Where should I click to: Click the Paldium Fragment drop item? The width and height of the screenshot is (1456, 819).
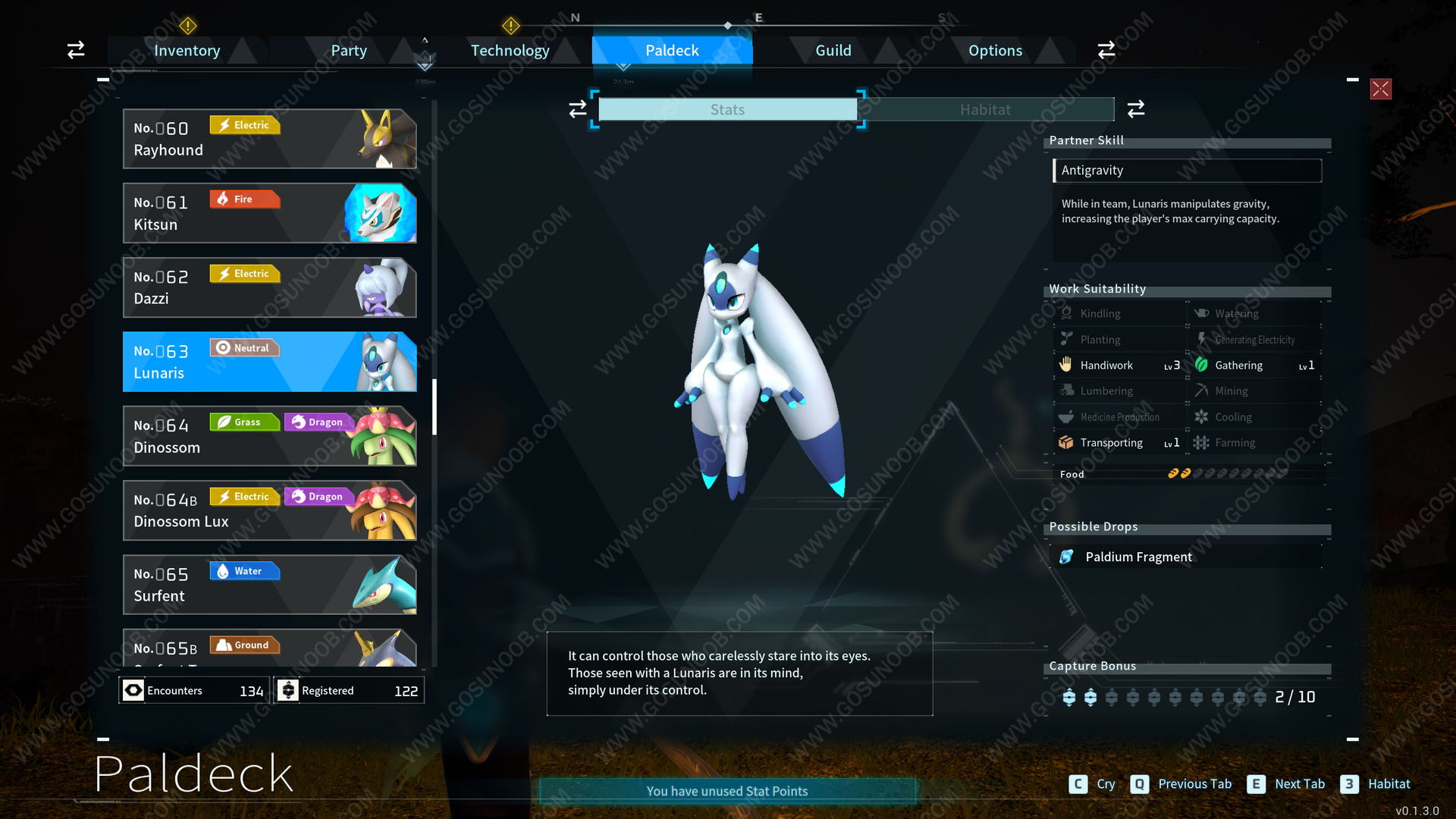[1137, 557]
